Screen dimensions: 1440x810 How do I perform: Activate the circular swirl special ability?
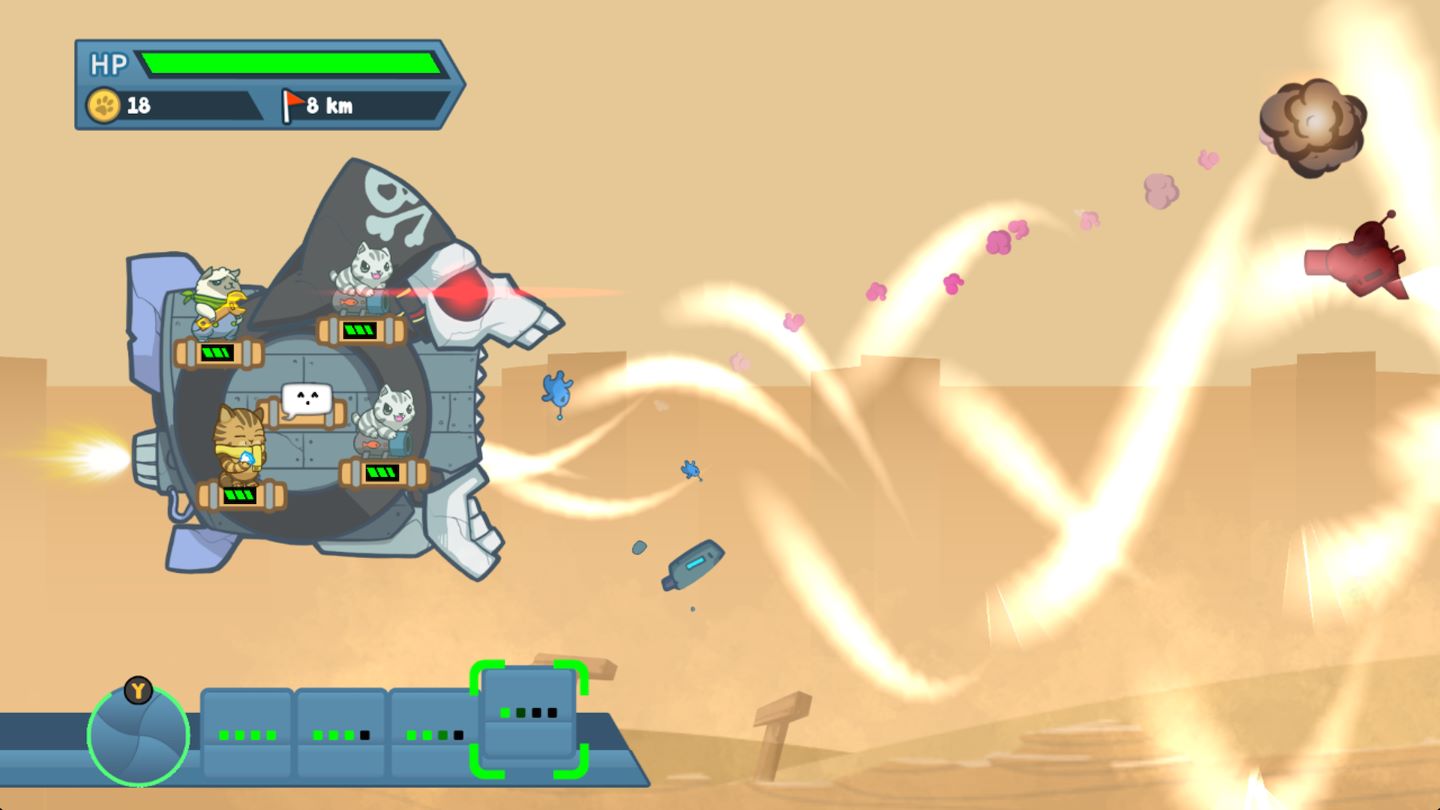point(138,735)
